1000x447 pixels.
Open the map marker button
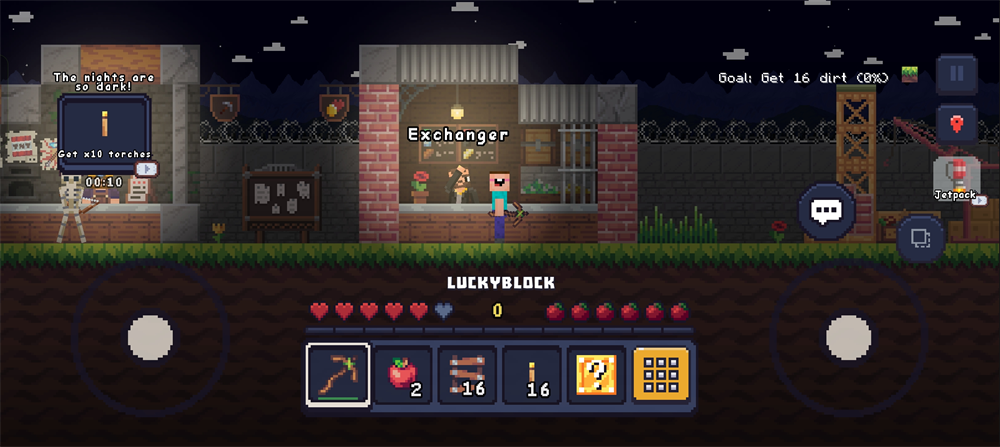956,124
